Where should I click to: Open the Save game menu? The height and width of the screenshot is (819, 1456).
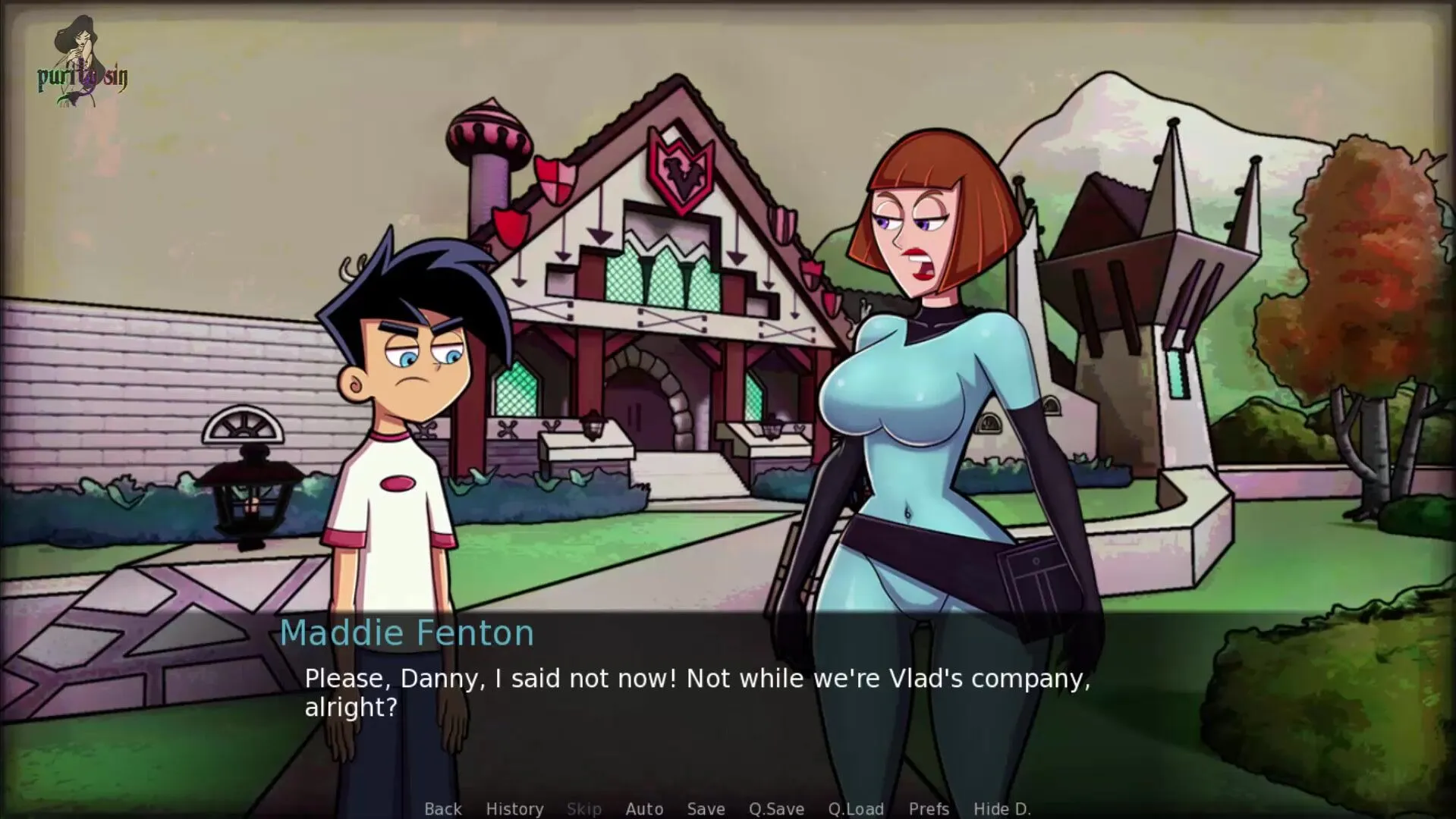coord(706,809)
